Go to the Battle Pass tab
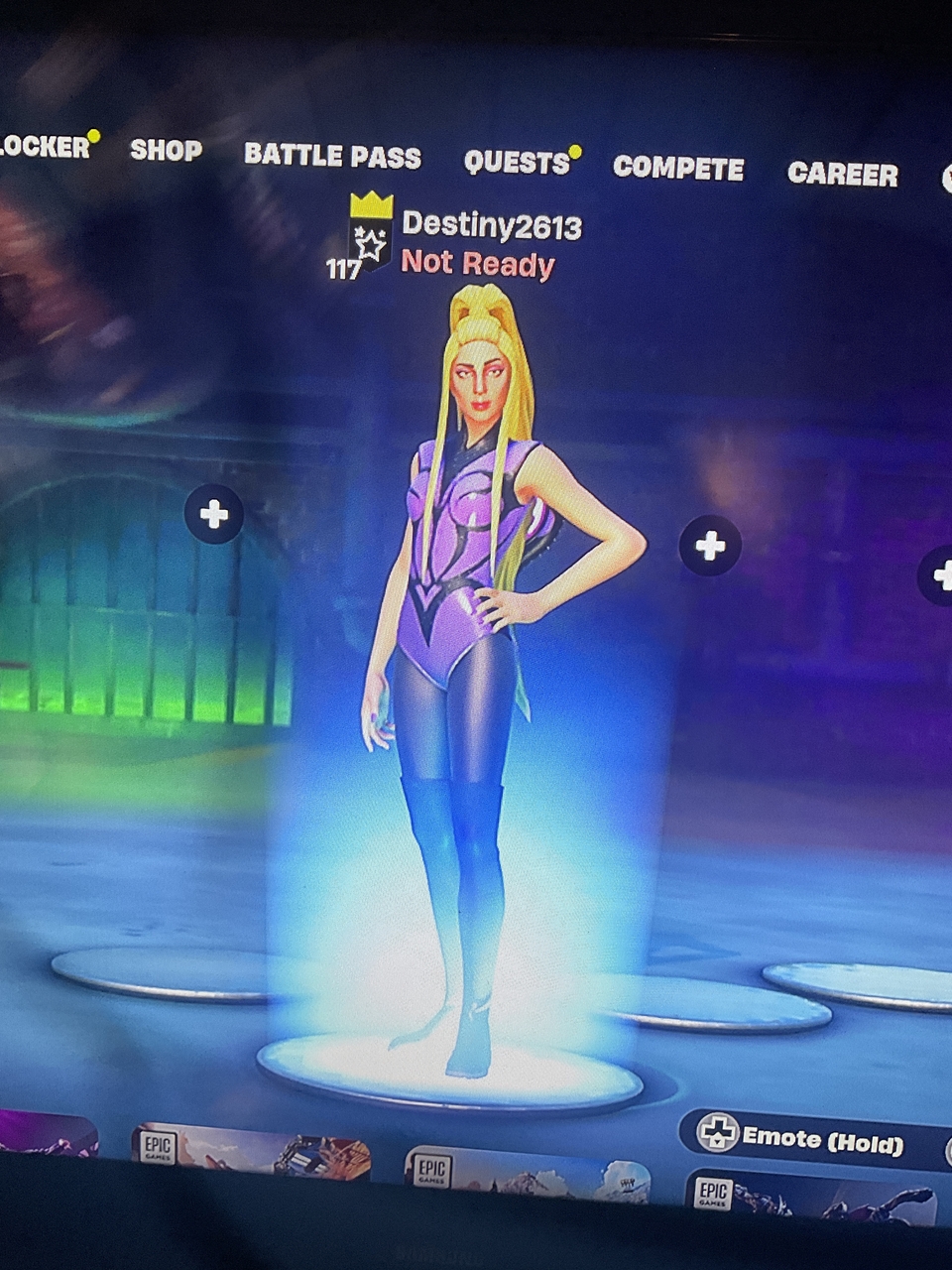Viewport: 952px width, 1270px height. point(332,156)
